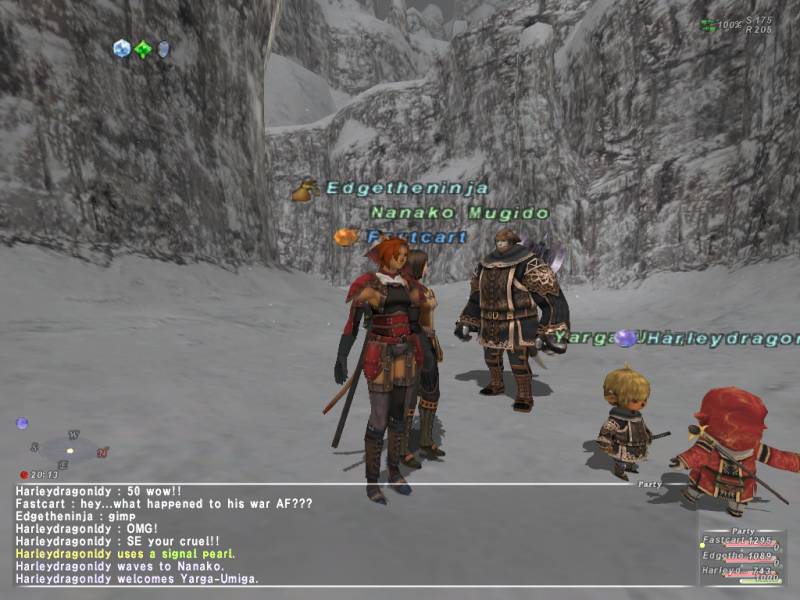This screenshot has height=600, width=800.
Task: Click the pale blue shield status icon
Action: click(x=163, y=49)
